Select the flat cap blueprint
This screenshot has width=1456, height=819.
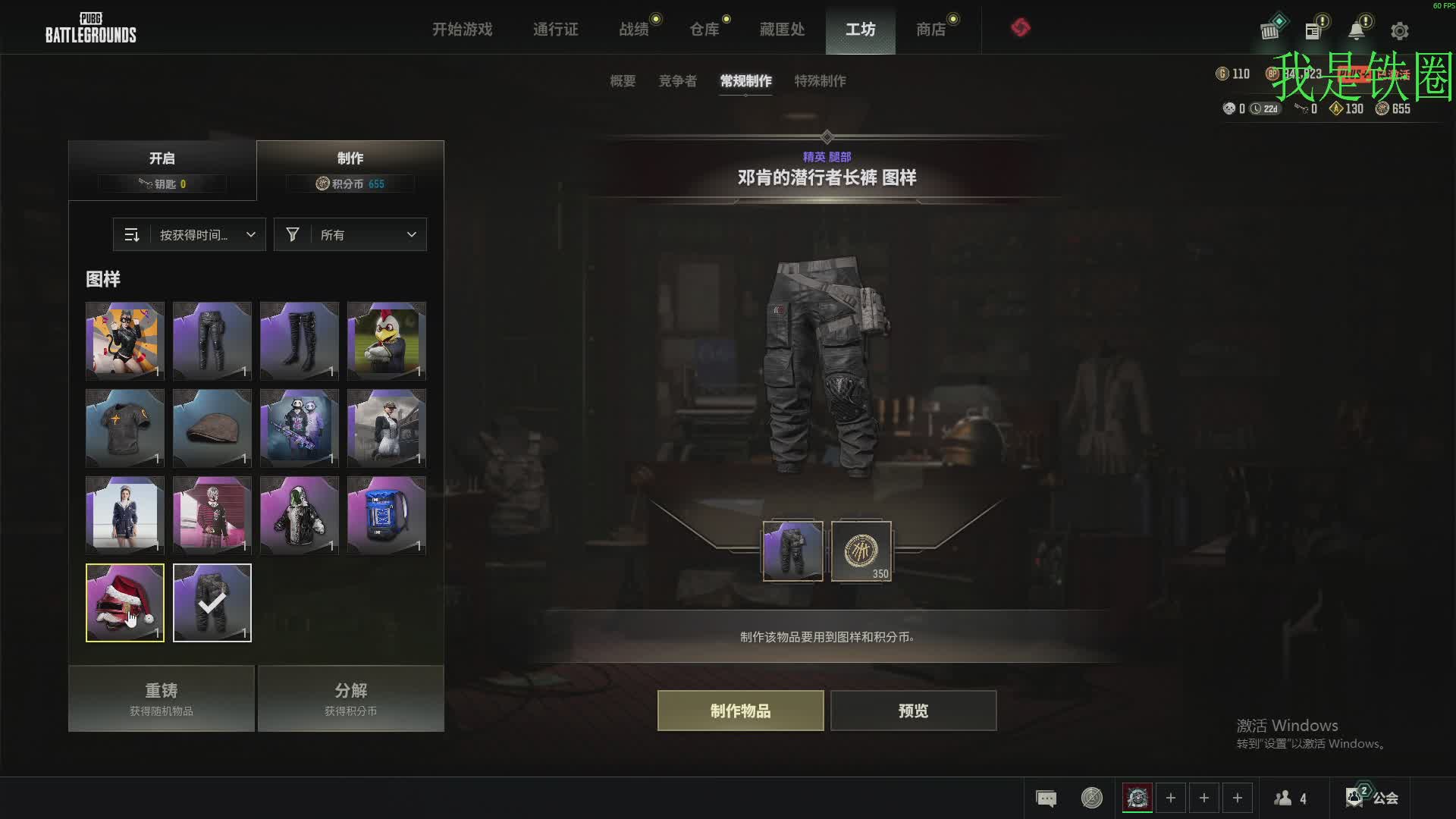click(212, 428)
